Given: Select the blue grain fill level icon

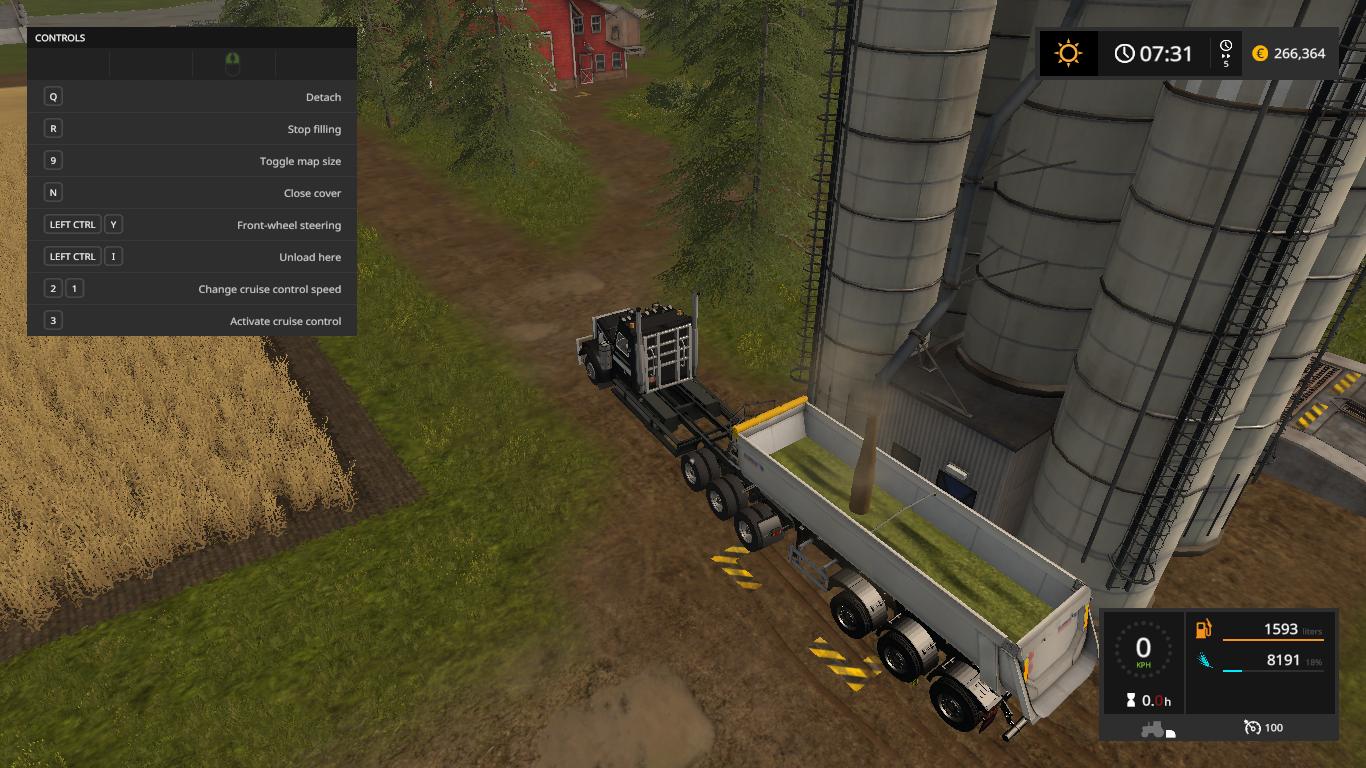Looking at the screenshot, I should pyautogui.click(x=1203, y=661).
